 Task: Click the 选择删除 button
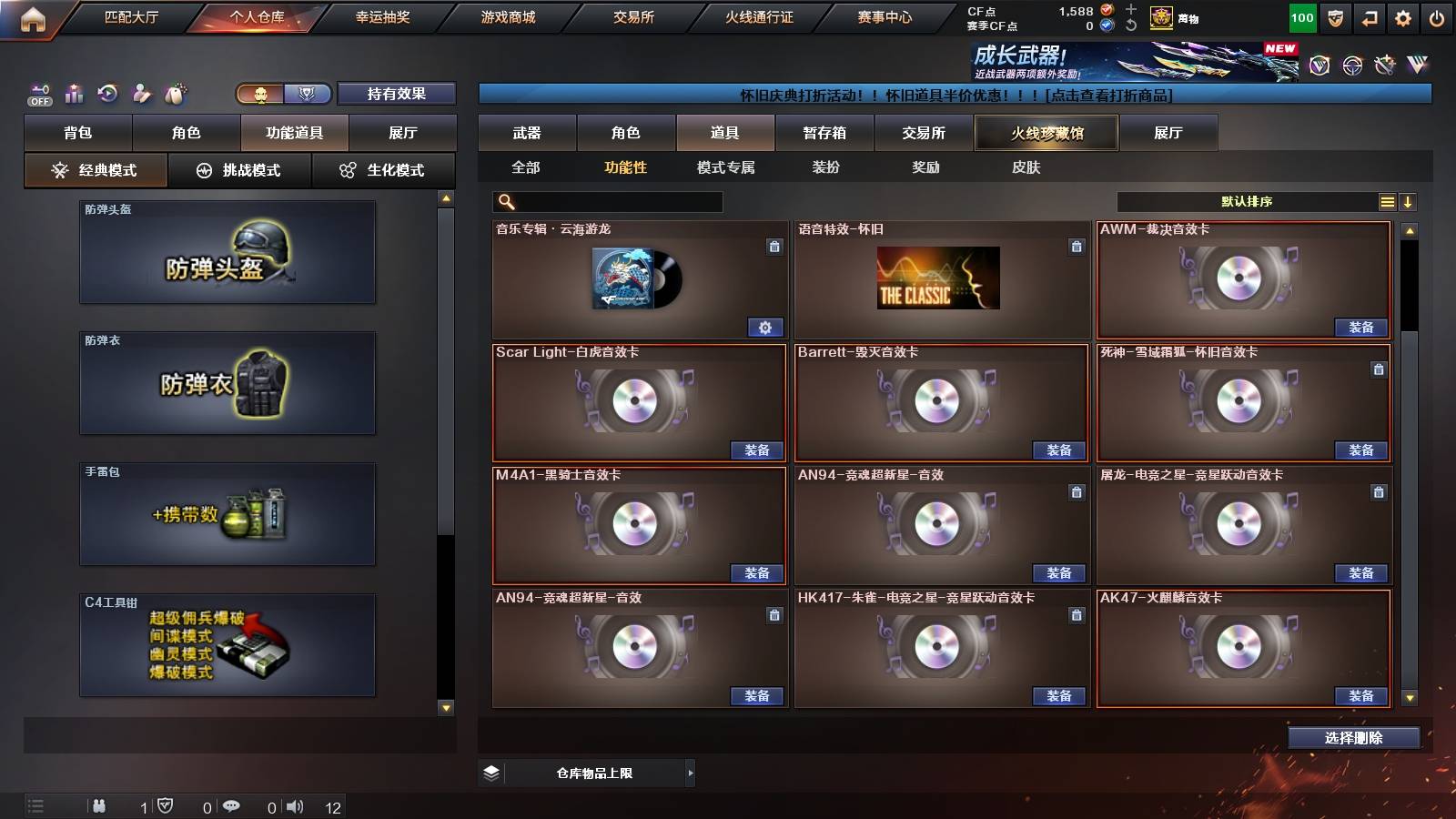tap(1353, 738)
